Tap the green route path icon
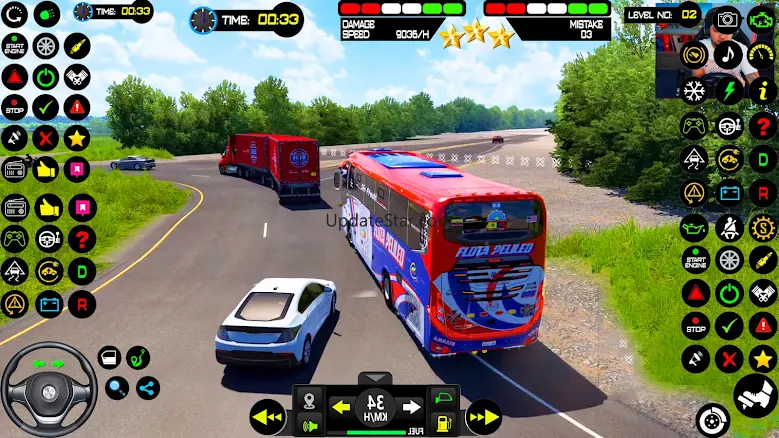 pyautogui.click(x=139, y=357)
